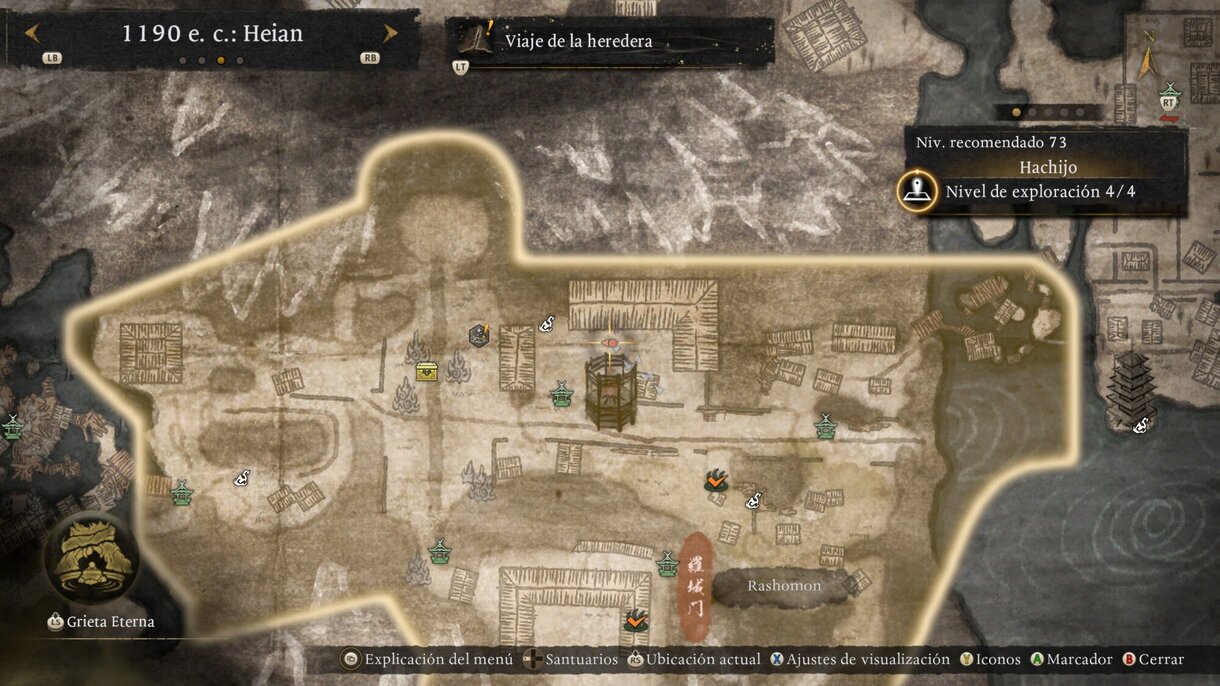Select the yellow treasure chest map marker
Image resolution: width=1220 pixels, height=686 pixels.
click(427, 371)
